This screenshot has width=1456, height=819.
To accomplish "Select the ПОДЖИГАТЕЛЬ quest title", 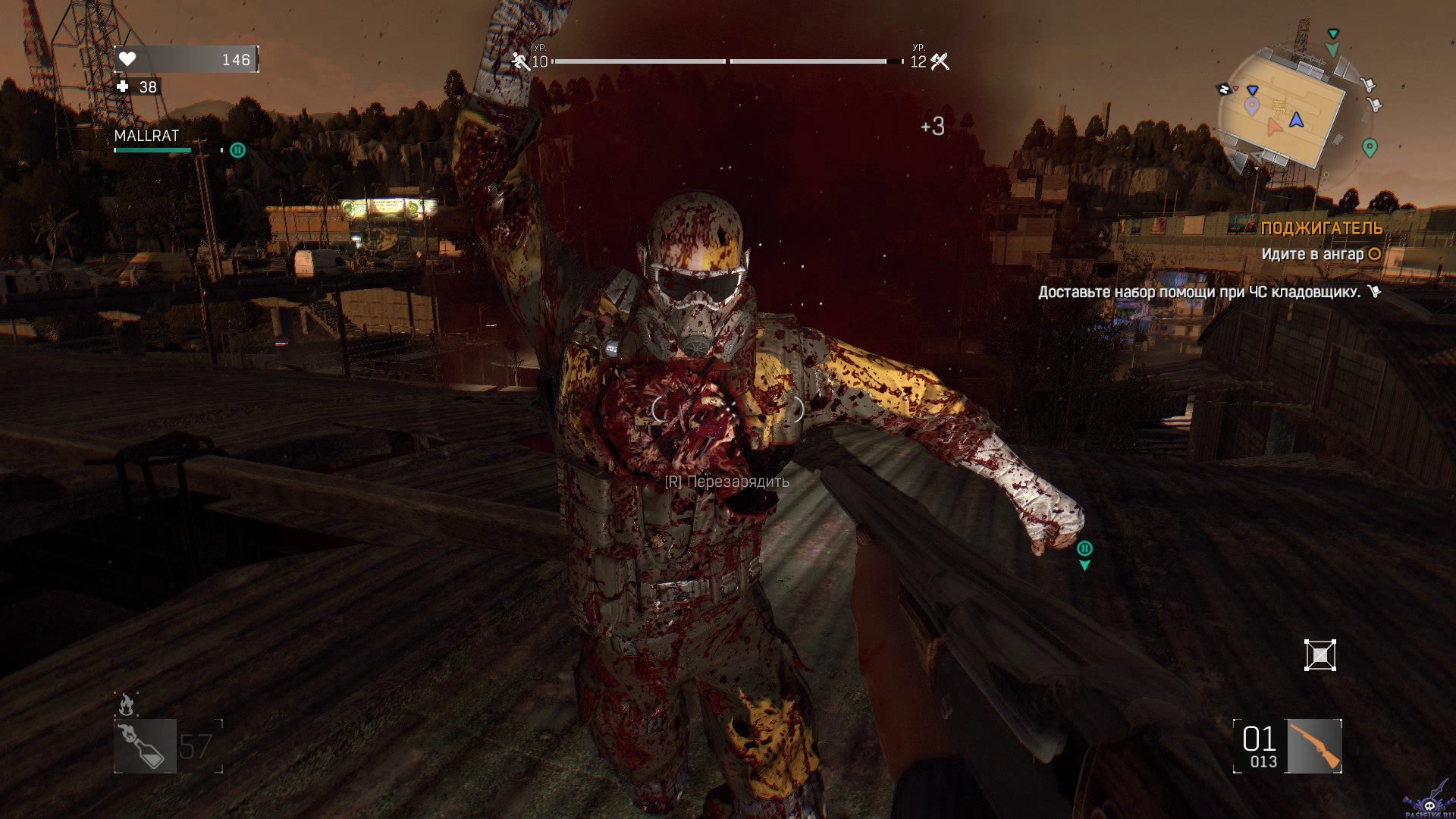I will click(x=1321, y=228).
